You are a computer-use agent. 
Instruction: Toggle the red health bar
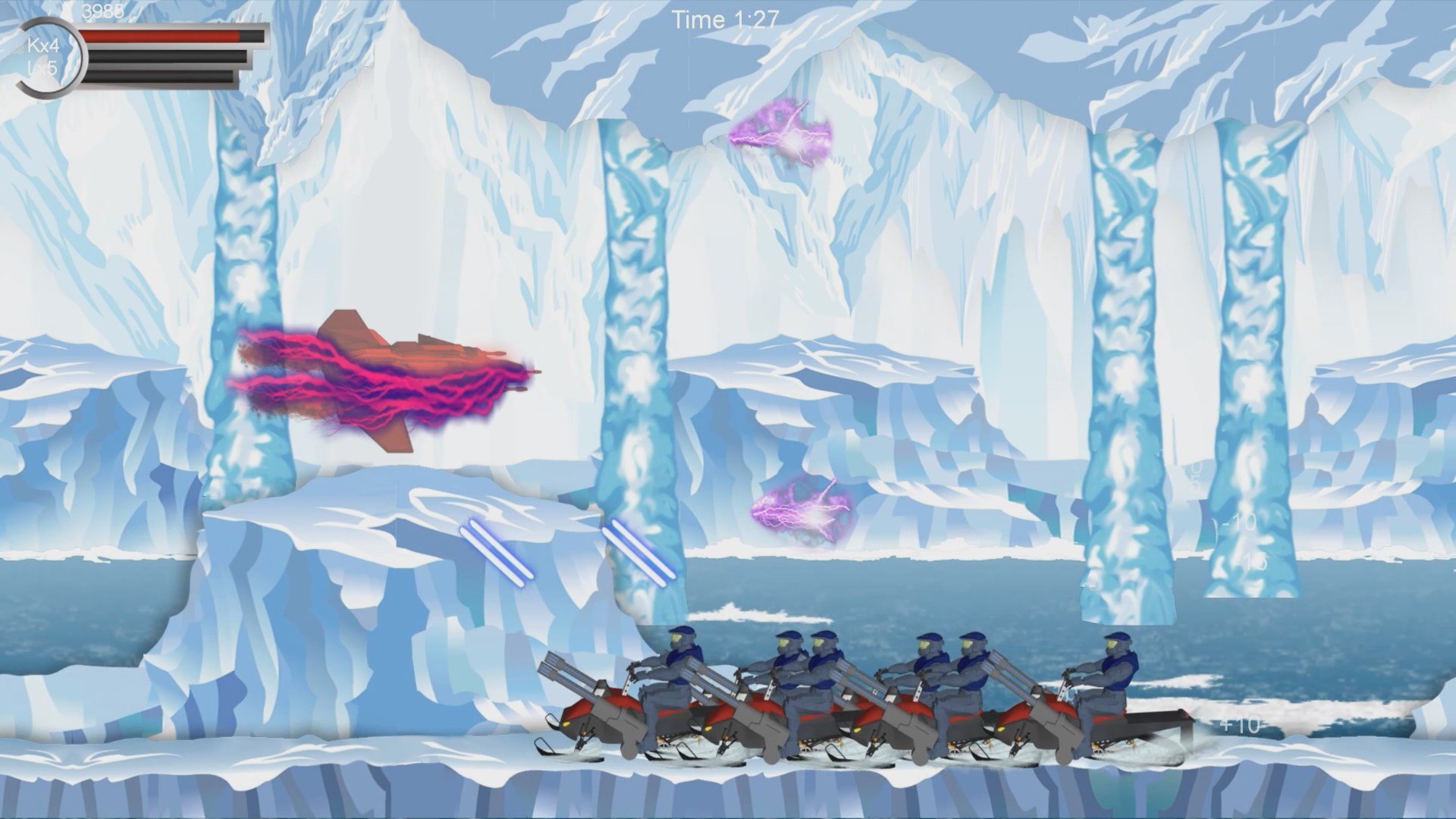coord(167,36)
